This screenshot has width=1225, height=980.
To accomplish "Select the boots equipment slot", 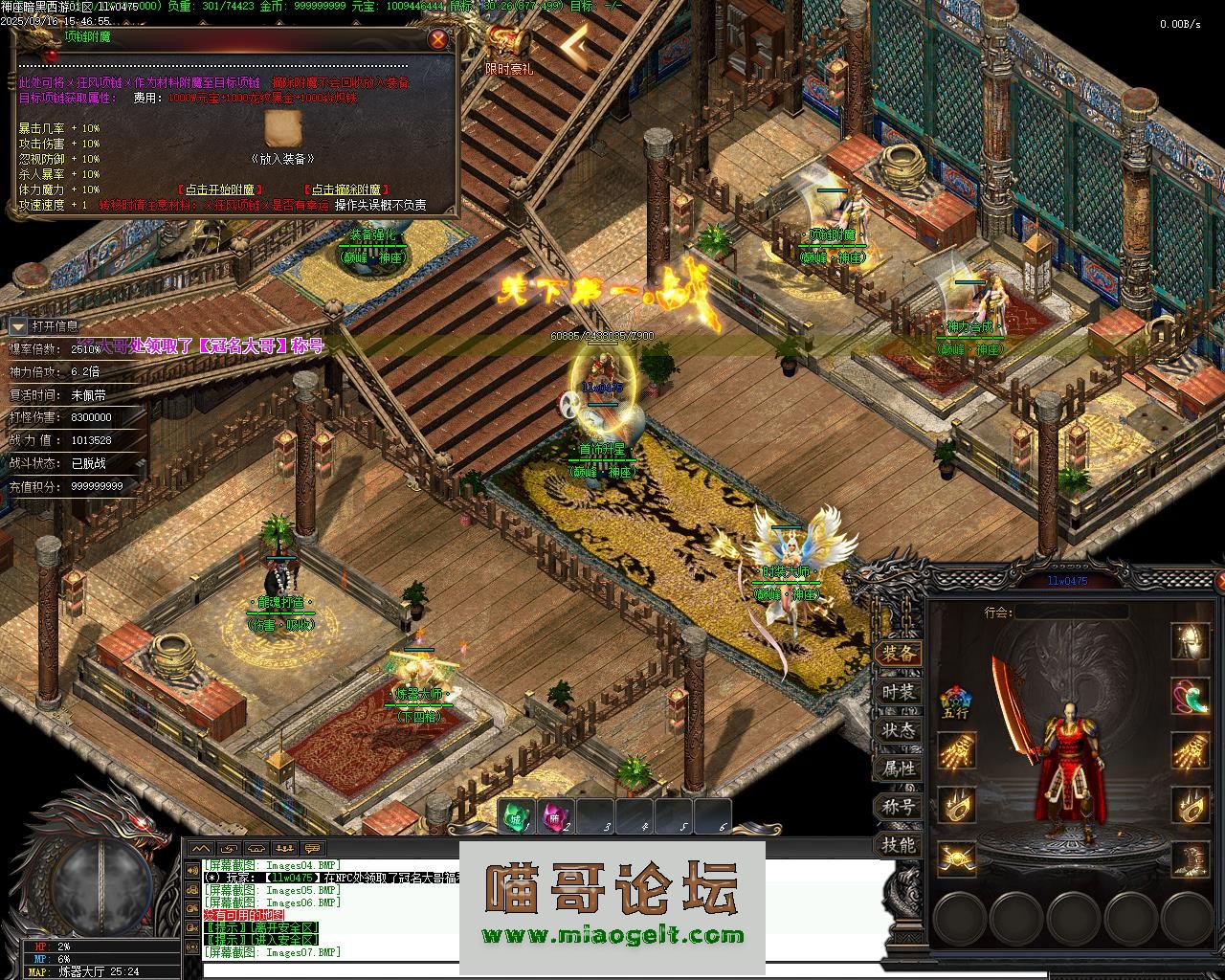I will pos(1191,858).
